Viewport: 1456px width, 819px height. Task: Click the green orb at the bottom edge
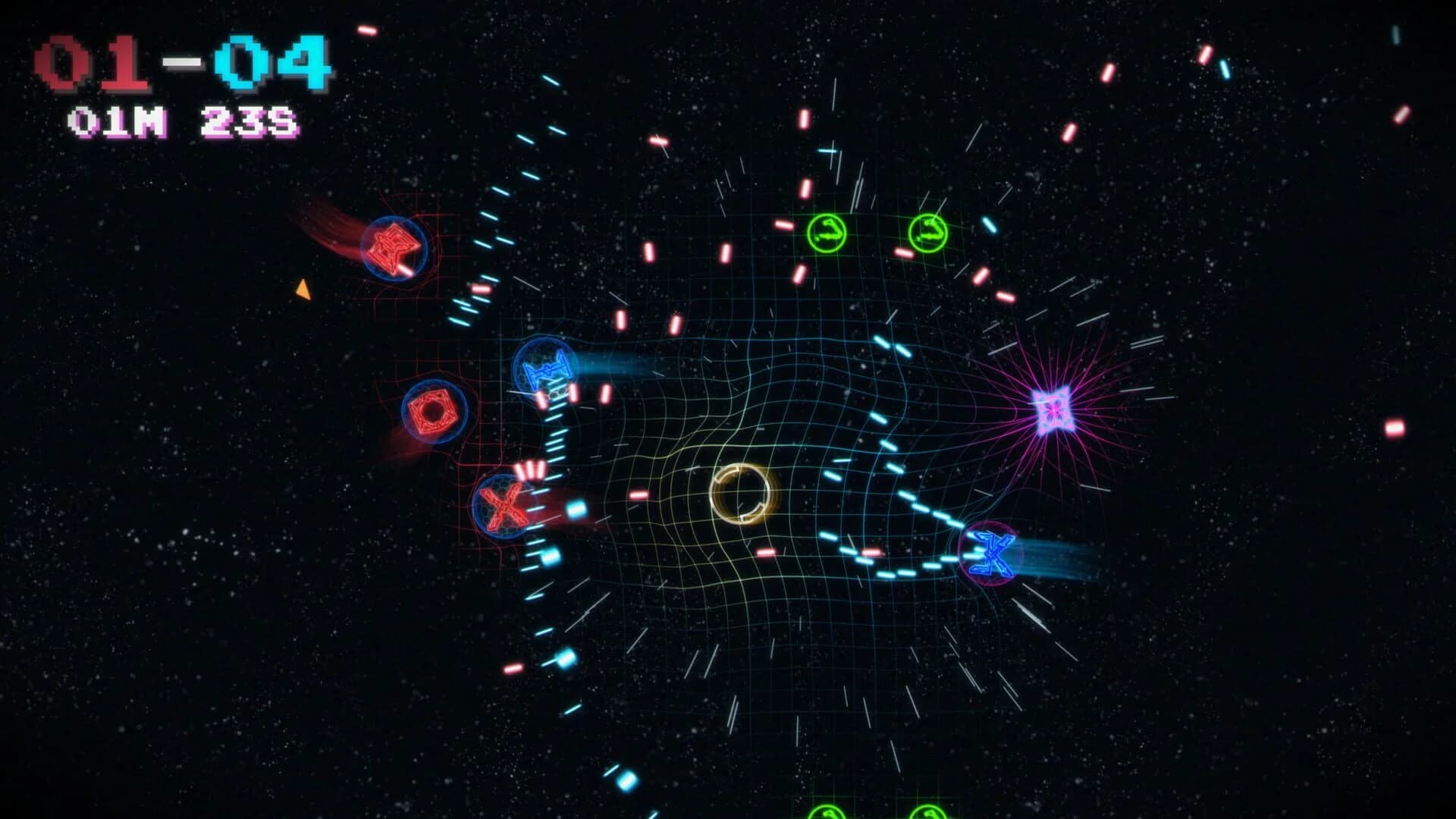[x=827, y=813]
